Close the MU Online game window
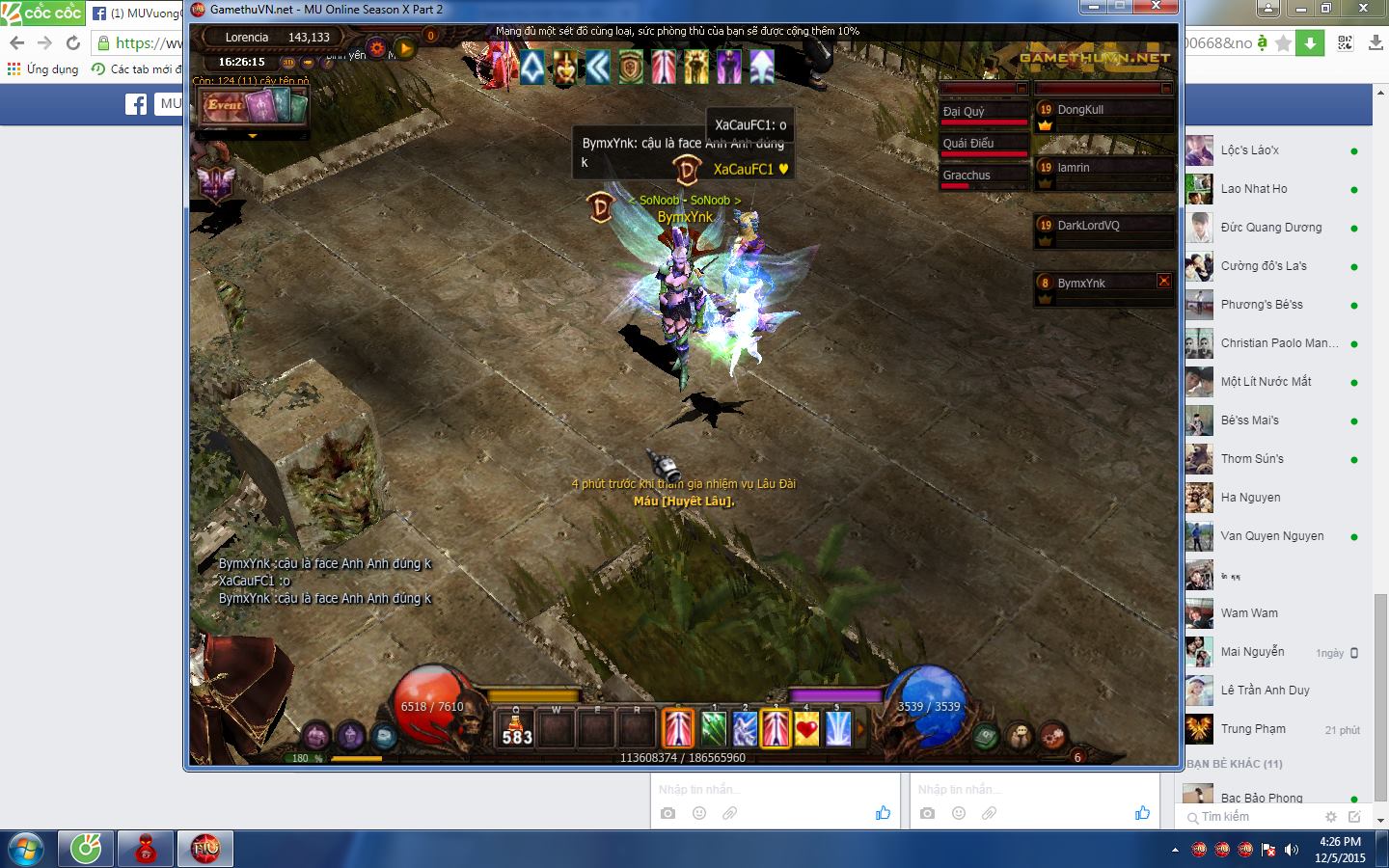This screenshot has width=1389, height=868. pos(1157,9)
